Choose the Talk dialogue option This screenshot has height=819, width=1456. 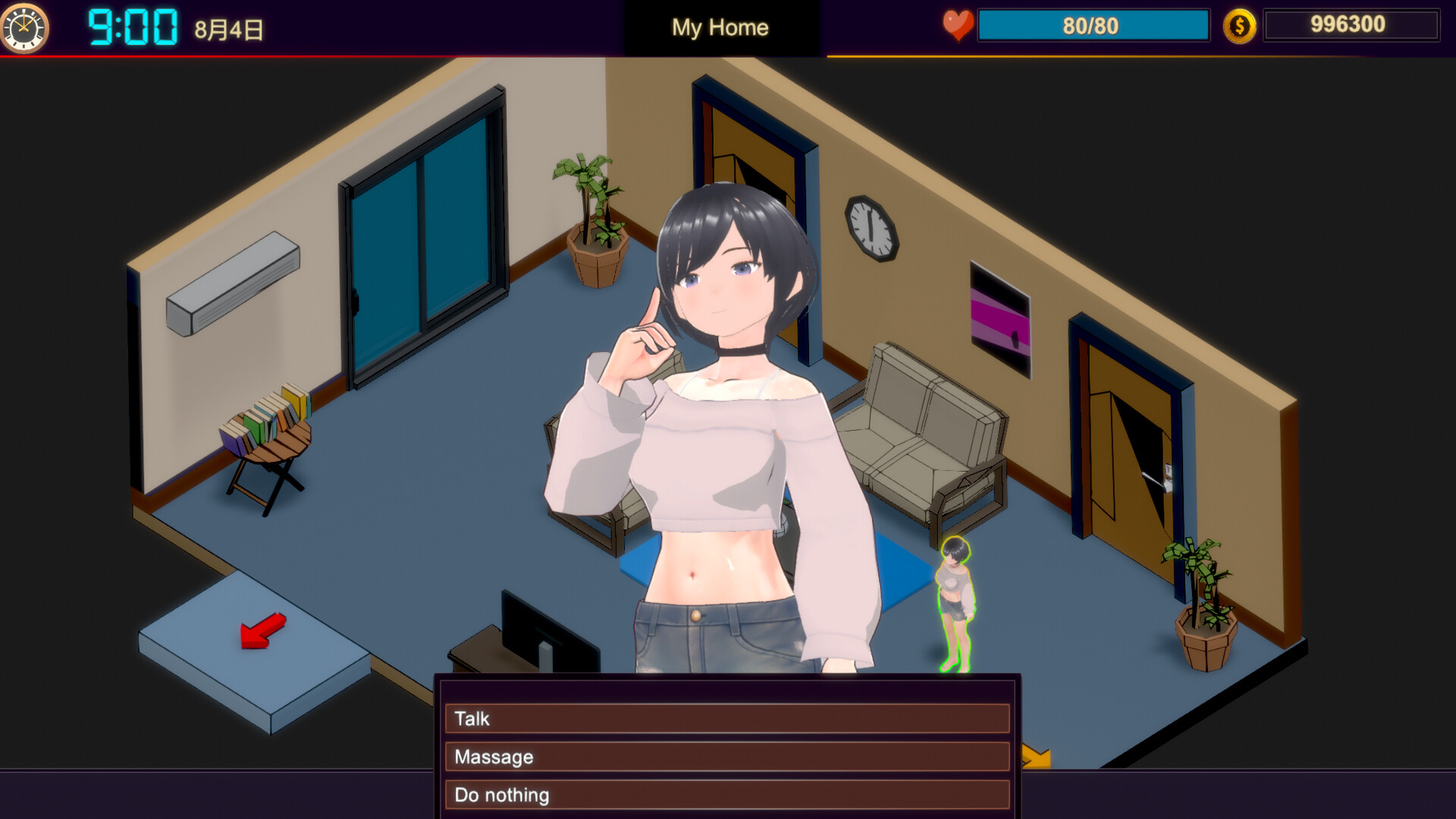tap(726, 718)
